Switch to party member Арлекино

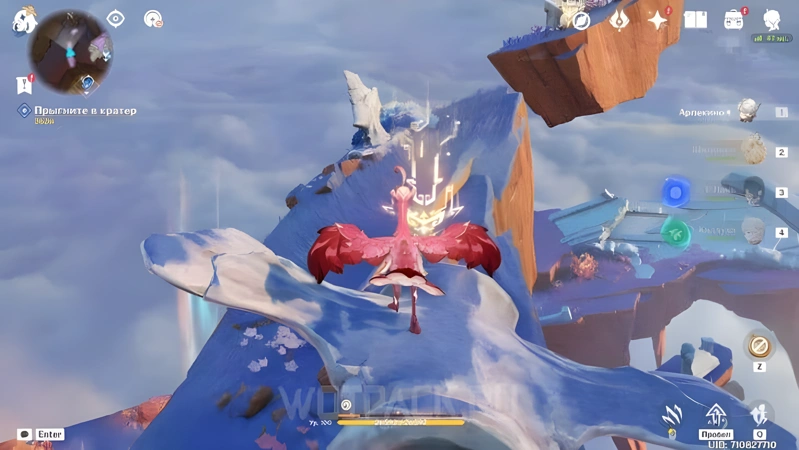pyautogui.click(x=745, y=112)
